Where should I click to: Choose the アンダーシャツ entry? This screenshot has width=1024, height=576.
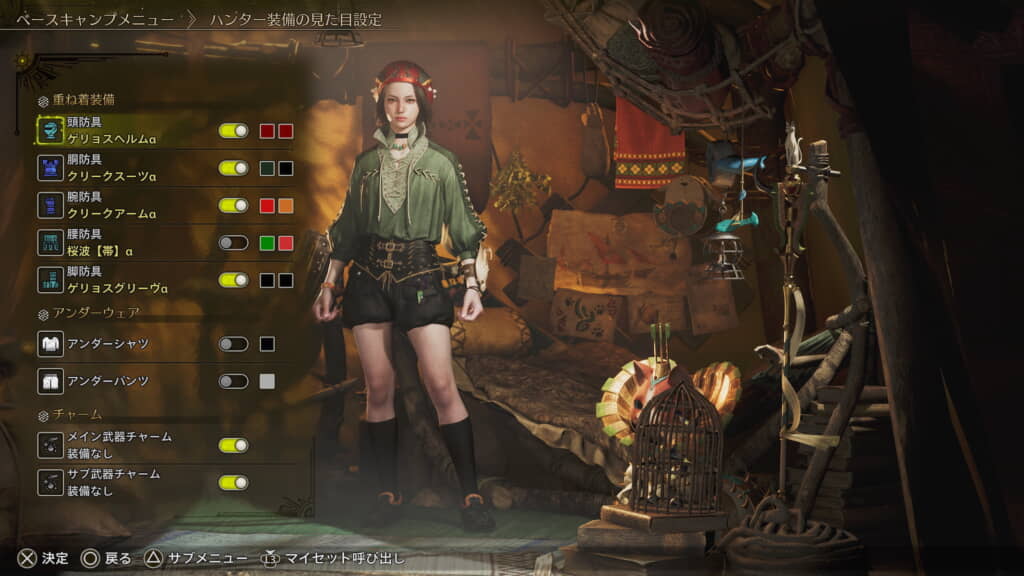[x=108, y=344]
